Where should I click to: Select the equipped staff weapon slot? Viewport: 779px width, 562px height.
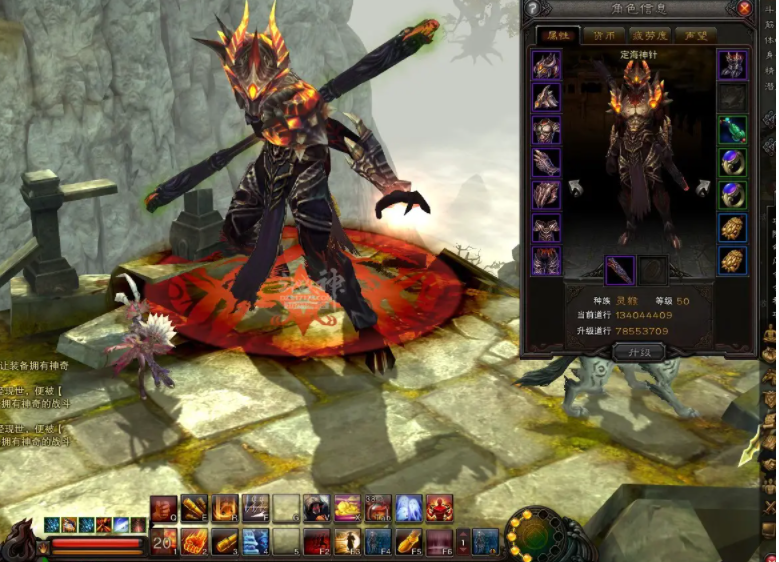click(x=619, y=270)
